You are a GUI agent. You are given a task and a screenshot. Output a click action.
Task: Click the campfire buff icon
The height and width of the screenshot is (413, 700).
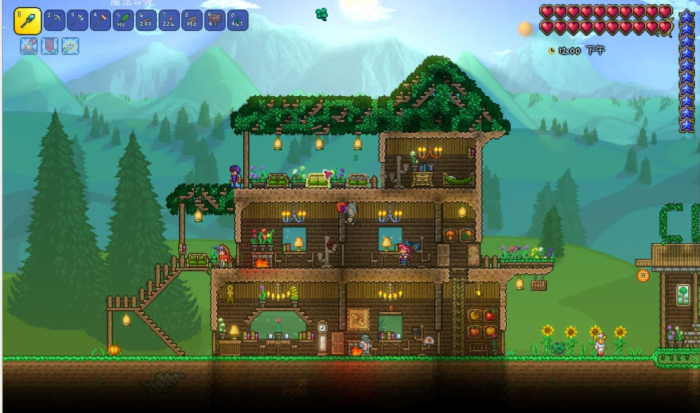click(x=27, y=46)
